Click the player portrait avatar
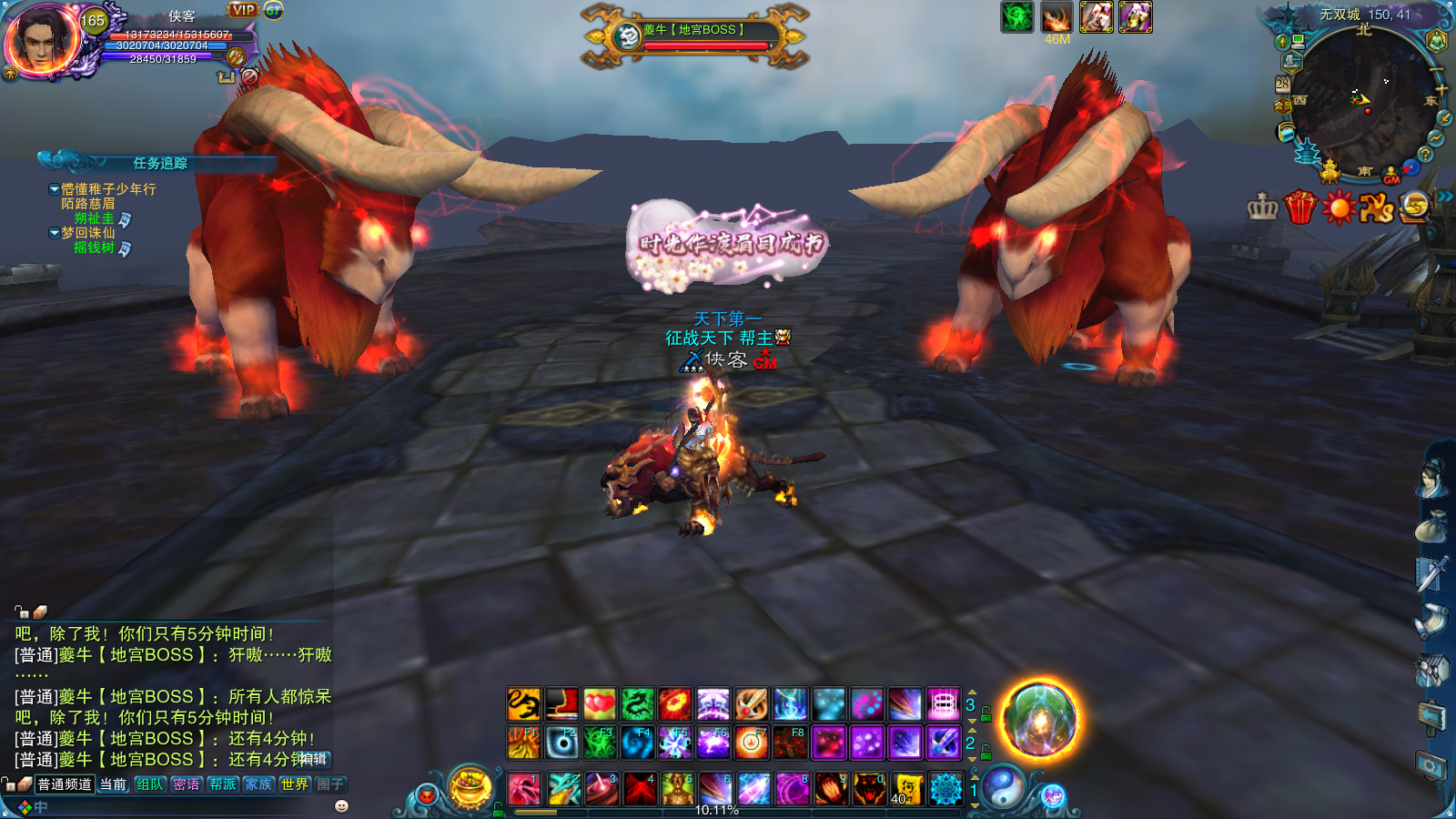 (42, 40)
